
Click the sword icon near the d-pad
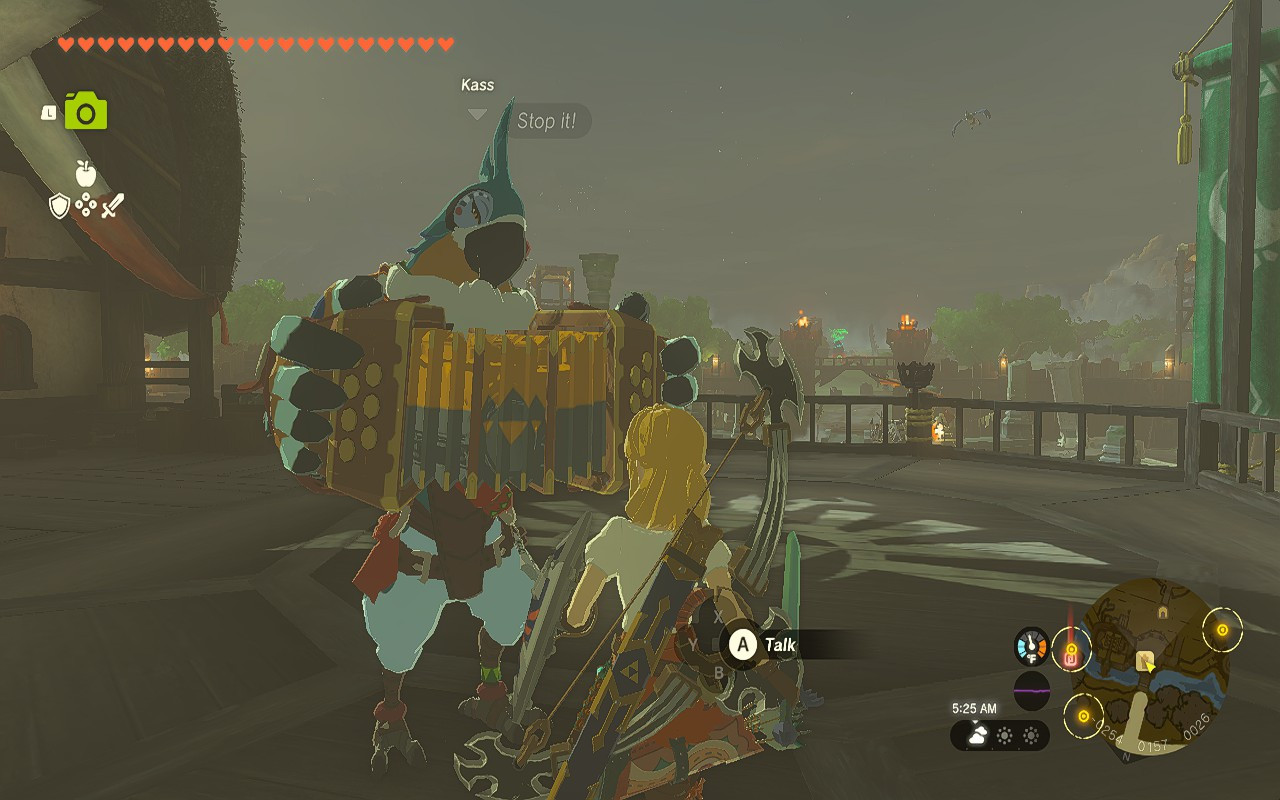coord(112,206)
